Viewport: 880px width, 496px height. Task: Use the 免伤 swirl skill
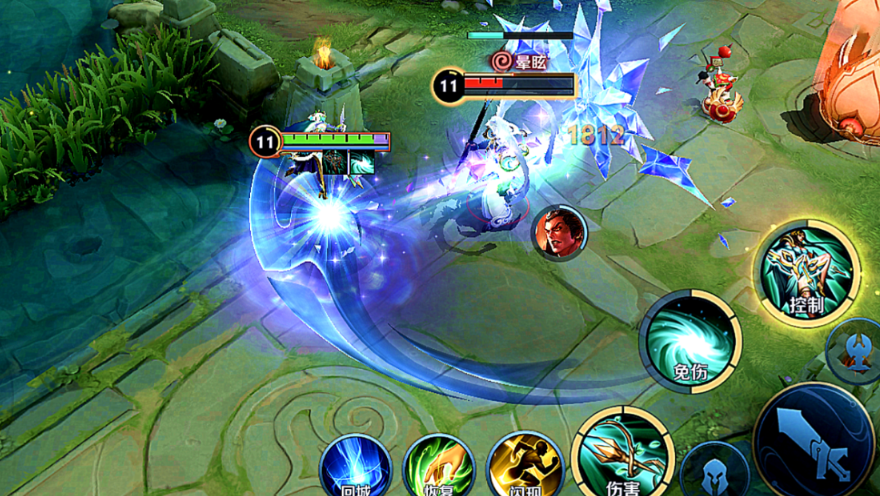pyautogui.click(x=690, y=342)
